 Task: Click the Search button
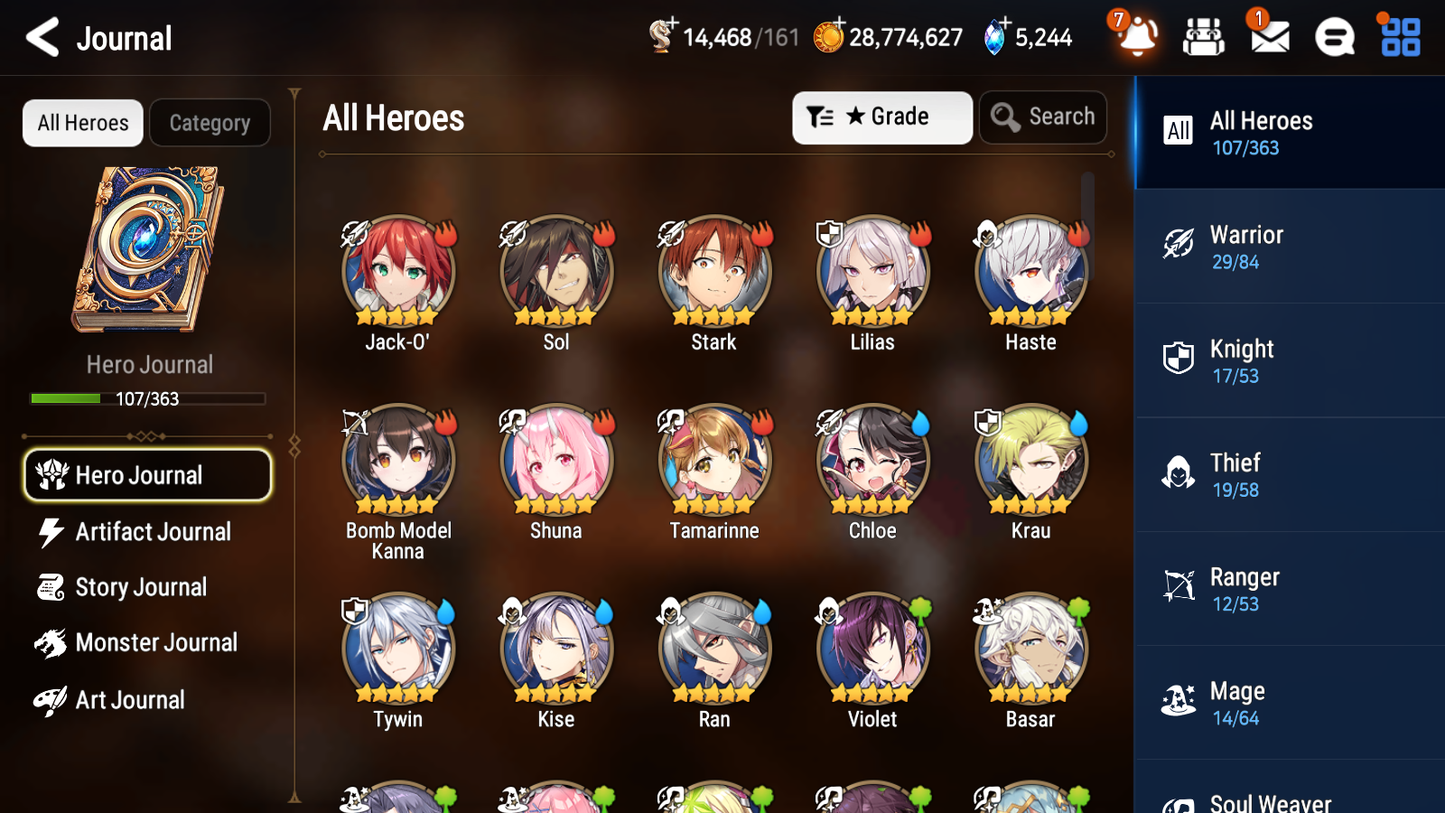pos(1042,117)
